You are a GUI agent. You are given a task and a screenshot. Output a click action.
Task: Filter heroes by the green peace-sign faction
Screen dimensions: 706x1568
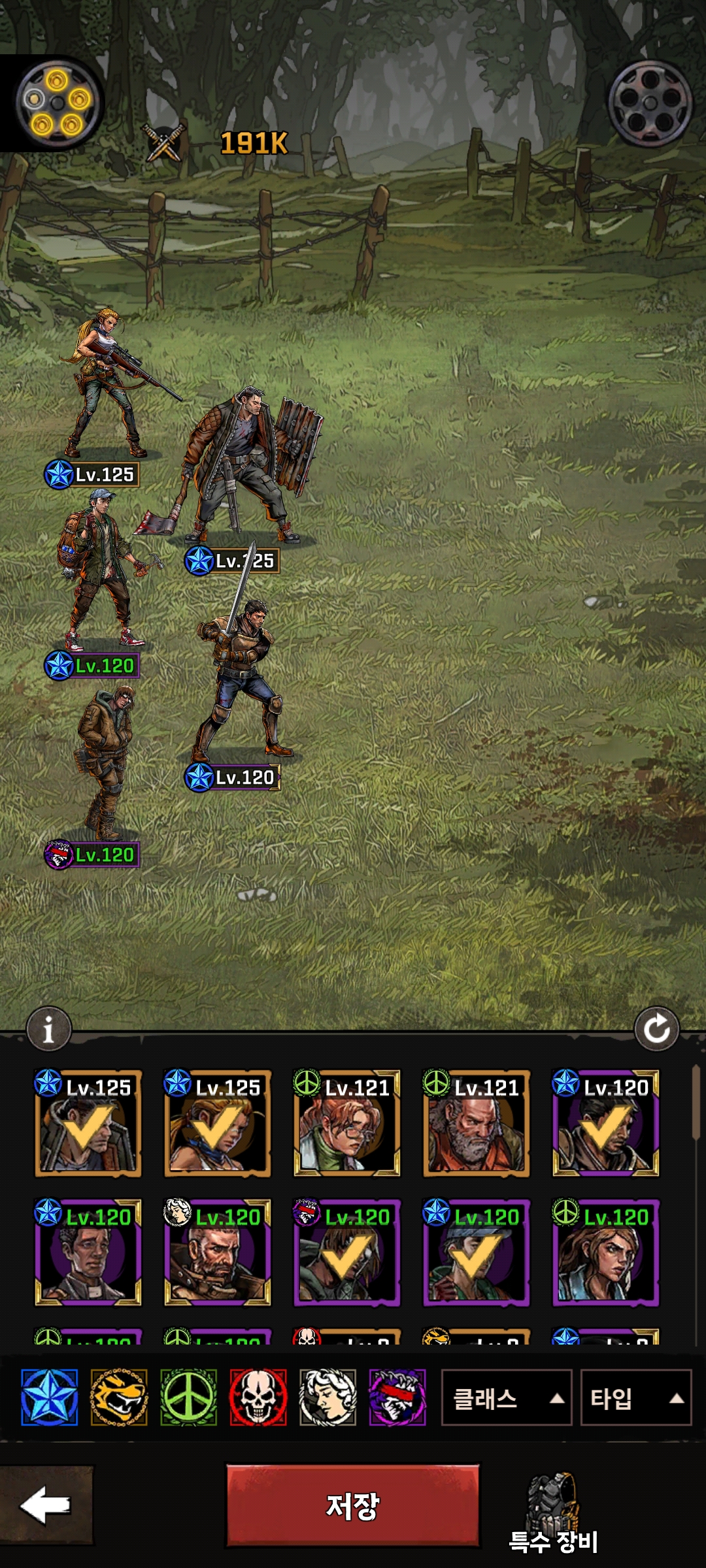click(x=188, y=1397)
